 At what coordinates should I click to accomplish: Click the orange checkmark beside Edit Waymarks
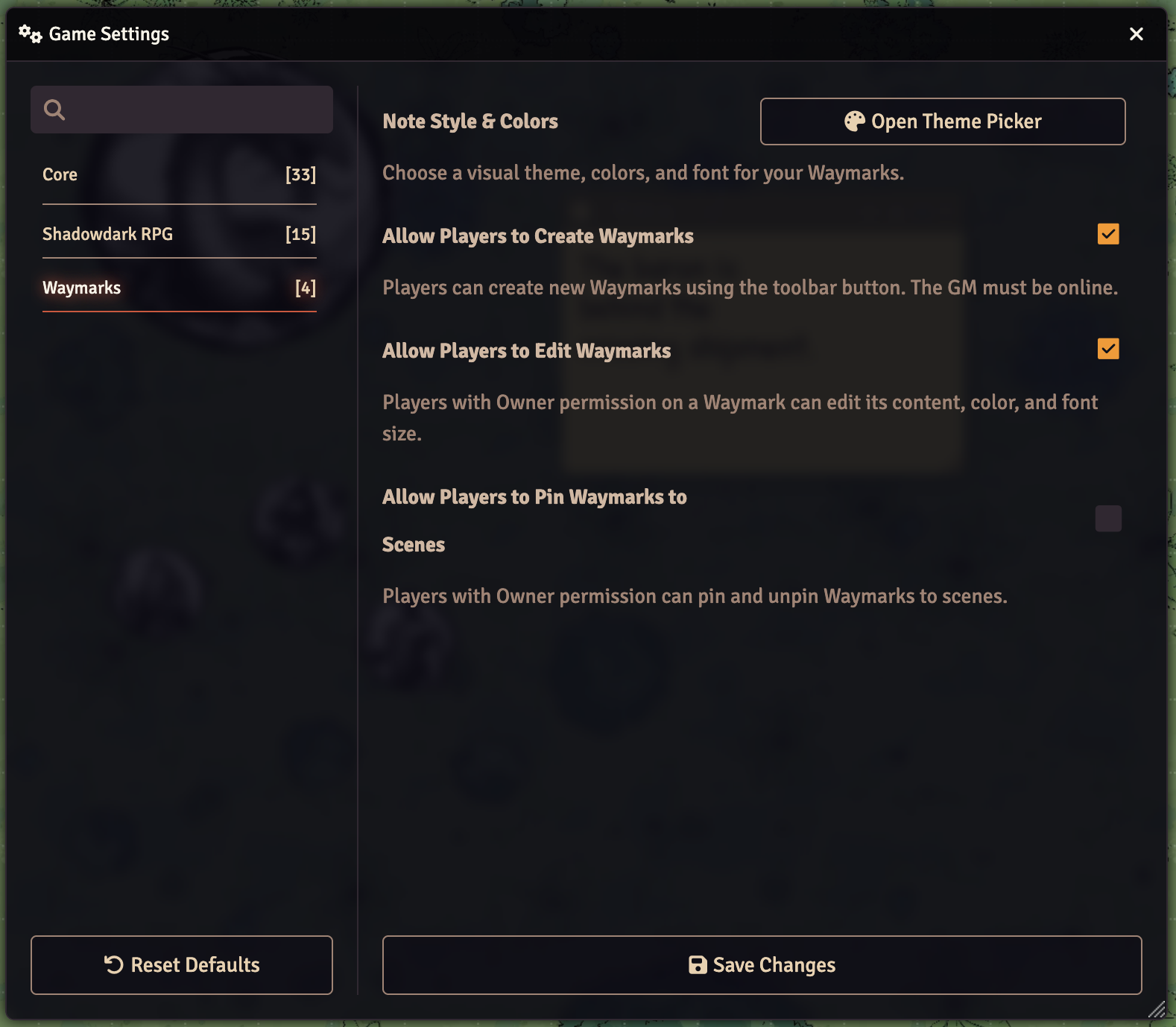pos(1108,348)
